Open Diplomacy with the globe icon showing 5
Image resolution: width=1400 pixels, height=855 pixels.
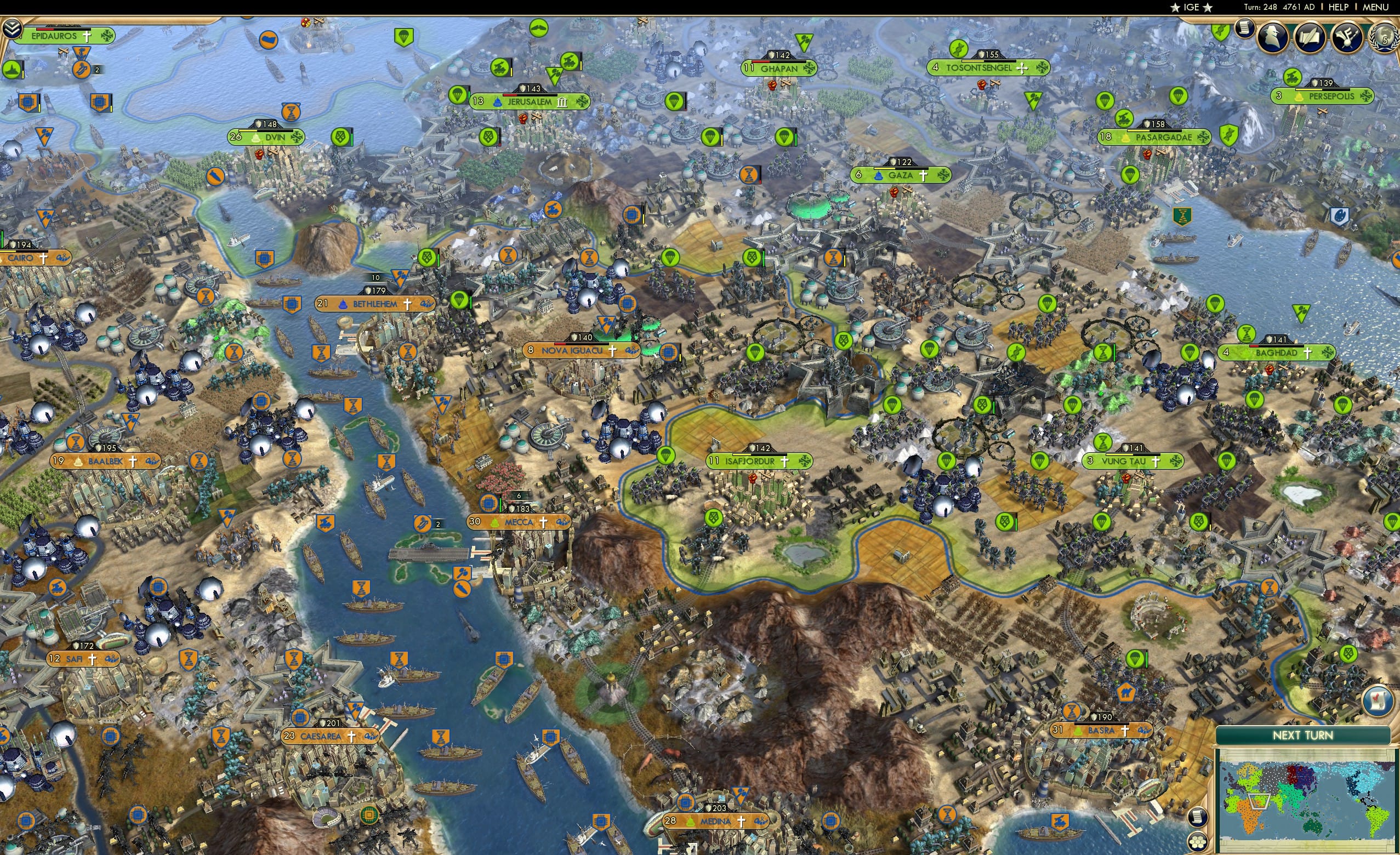[1385, 38]
